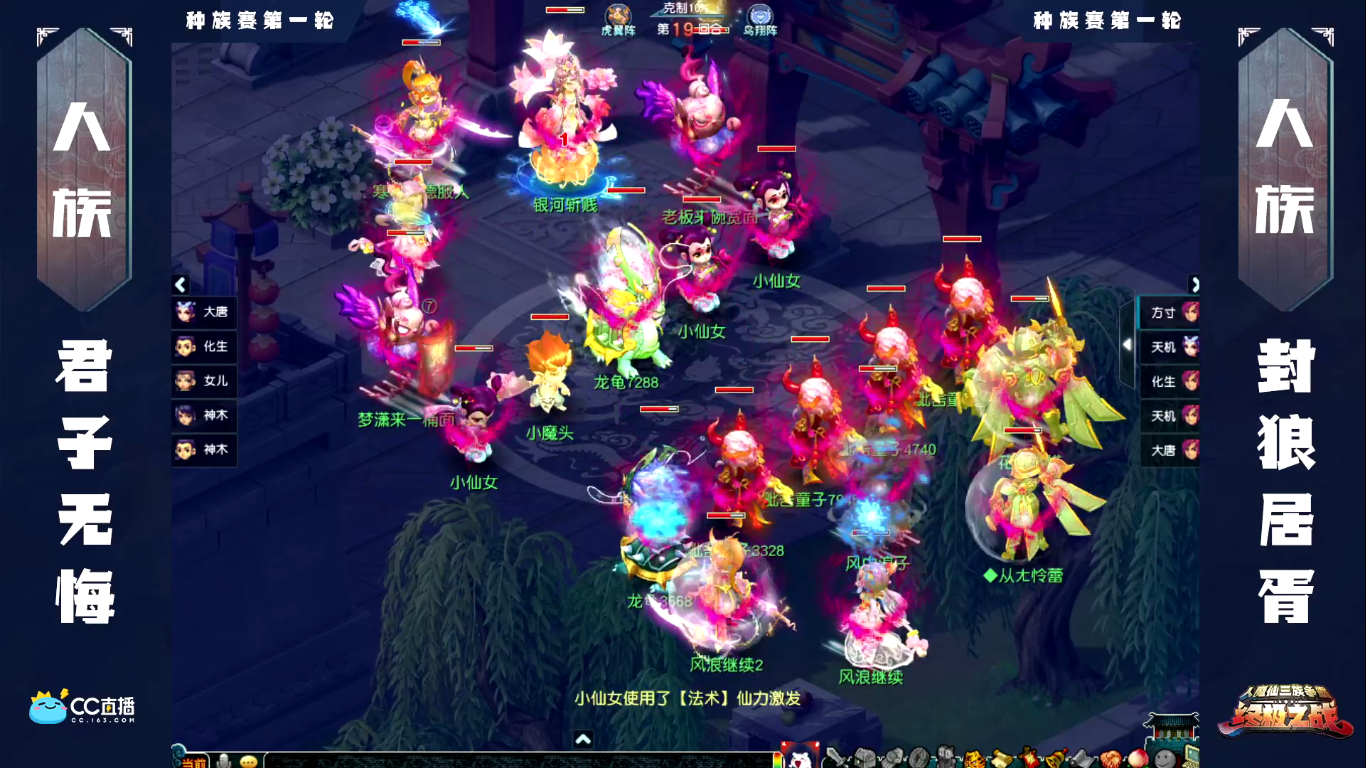This screenshot has height=768, width=1366.
Task: Select 化生 in the 封狼居胥 team list
Action: pos(1170,381)
